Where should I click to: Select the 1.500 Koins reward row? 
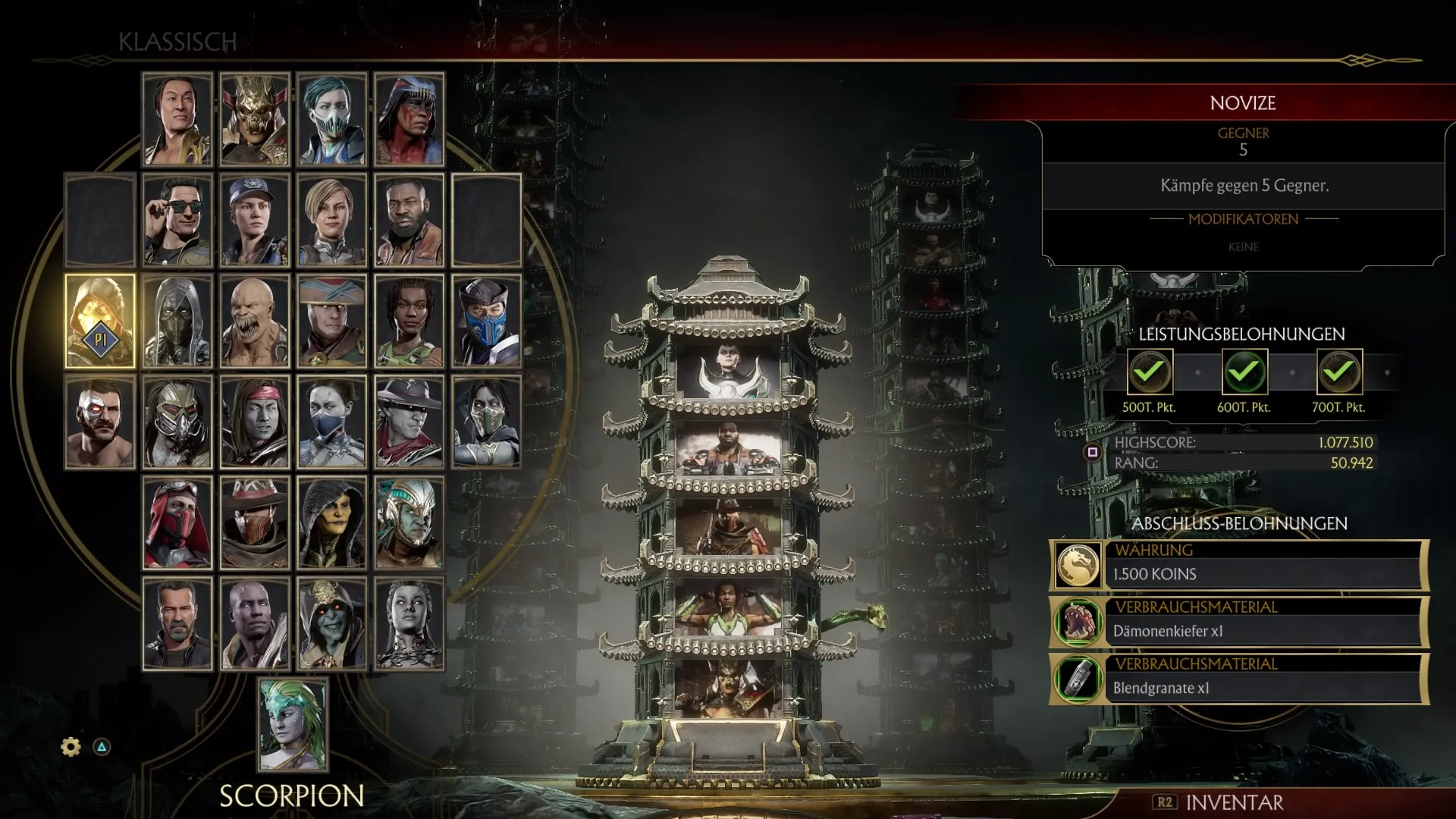(x=1239, y=565)
